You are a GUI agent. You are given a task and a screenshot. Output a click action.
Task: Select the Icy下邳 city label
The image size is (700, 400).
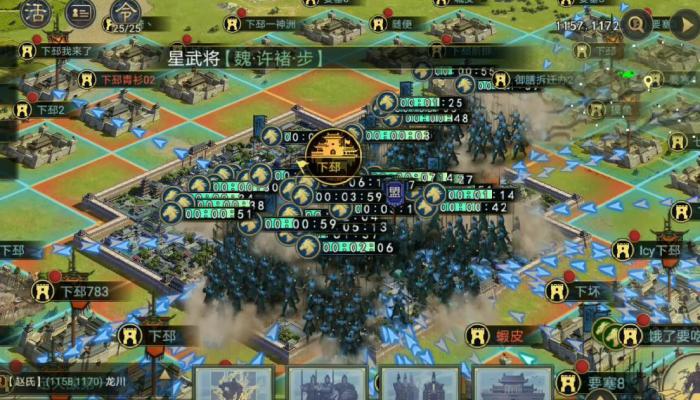point(658,250)
